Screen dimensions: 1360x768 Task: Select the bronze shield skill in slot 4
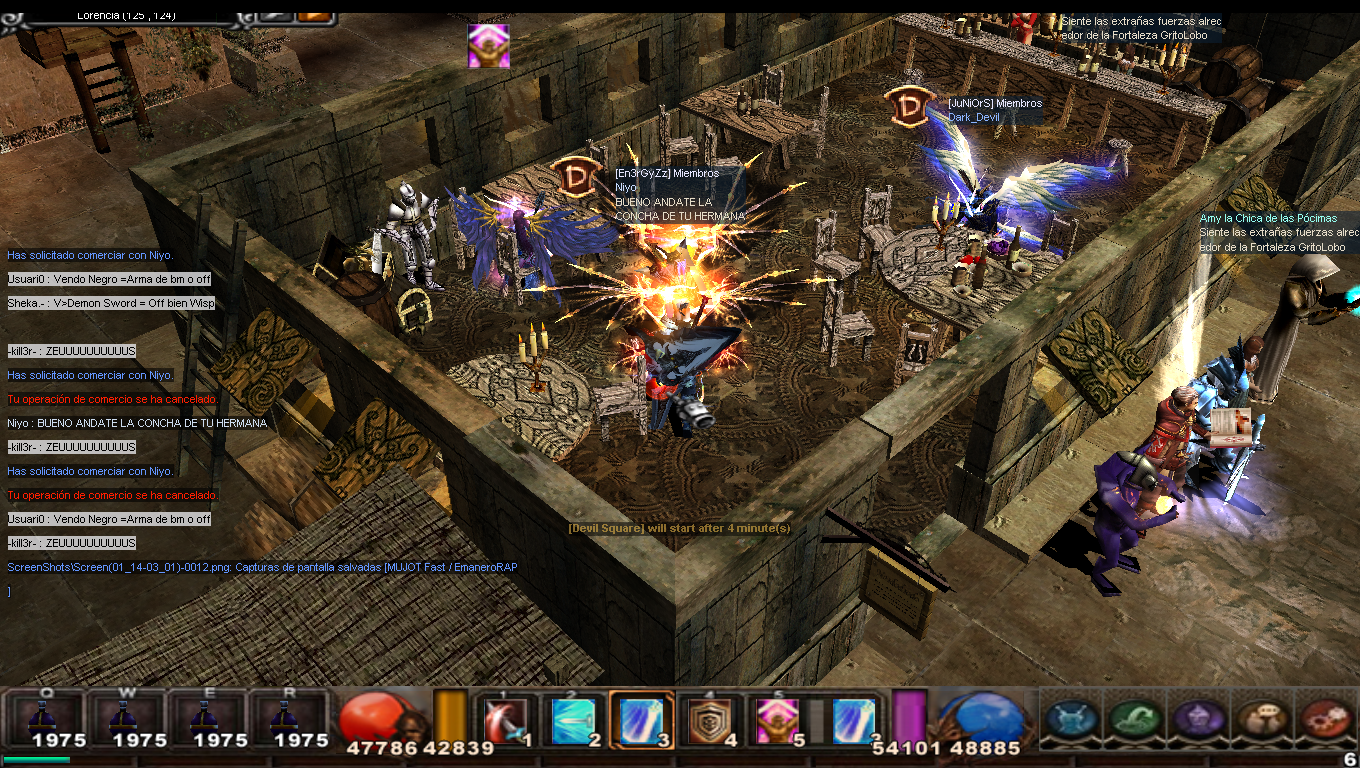coord(709,719)
